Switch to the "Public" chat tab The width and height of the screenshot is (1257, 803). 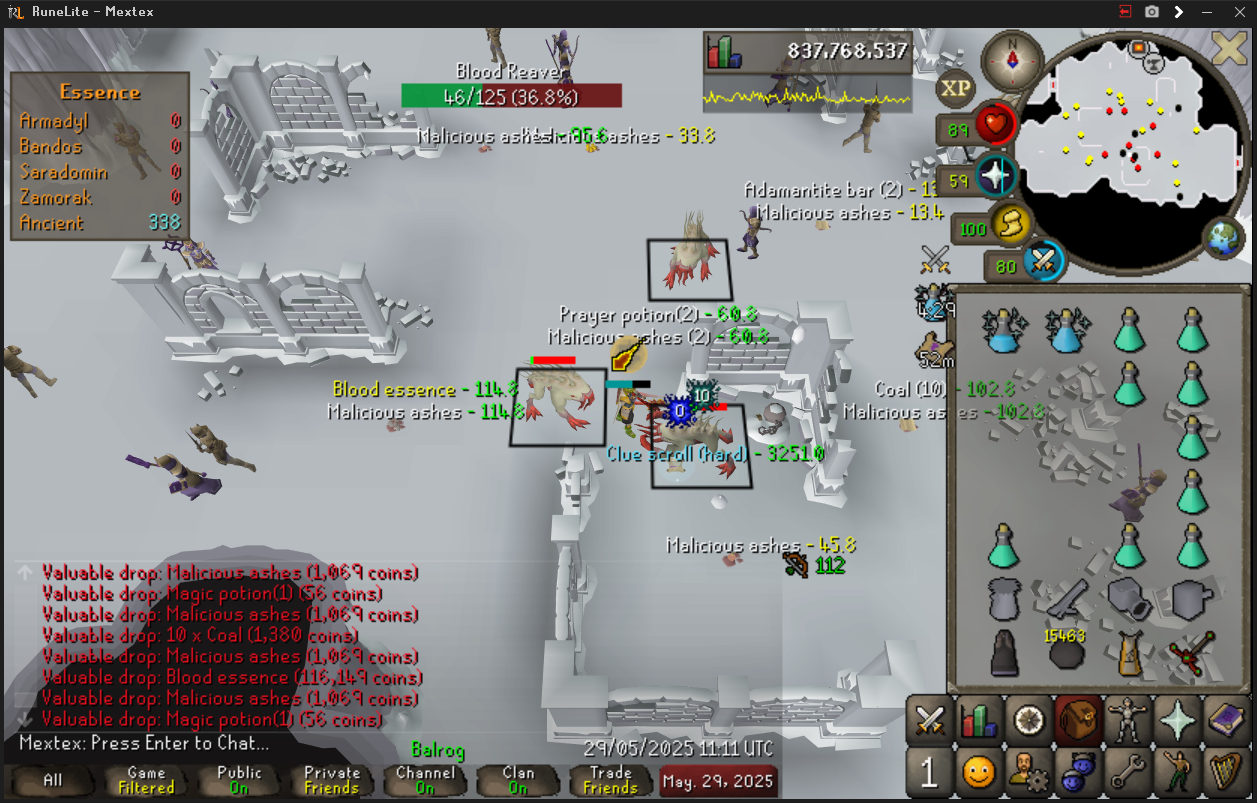click(239, 780)
